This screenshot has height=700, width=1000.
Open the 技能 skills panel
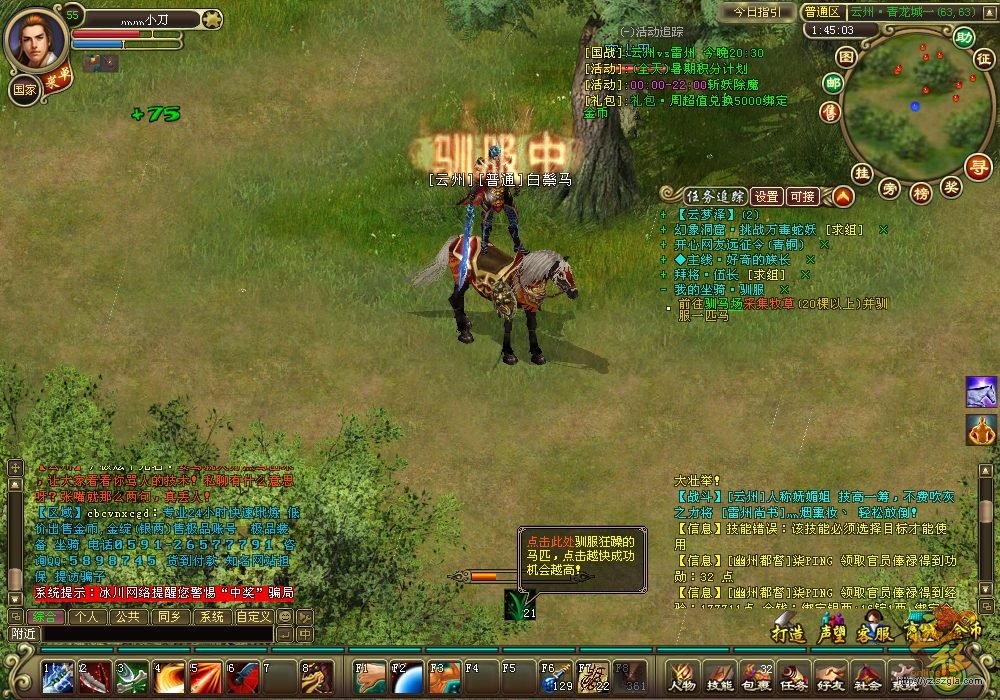point(720,676)
